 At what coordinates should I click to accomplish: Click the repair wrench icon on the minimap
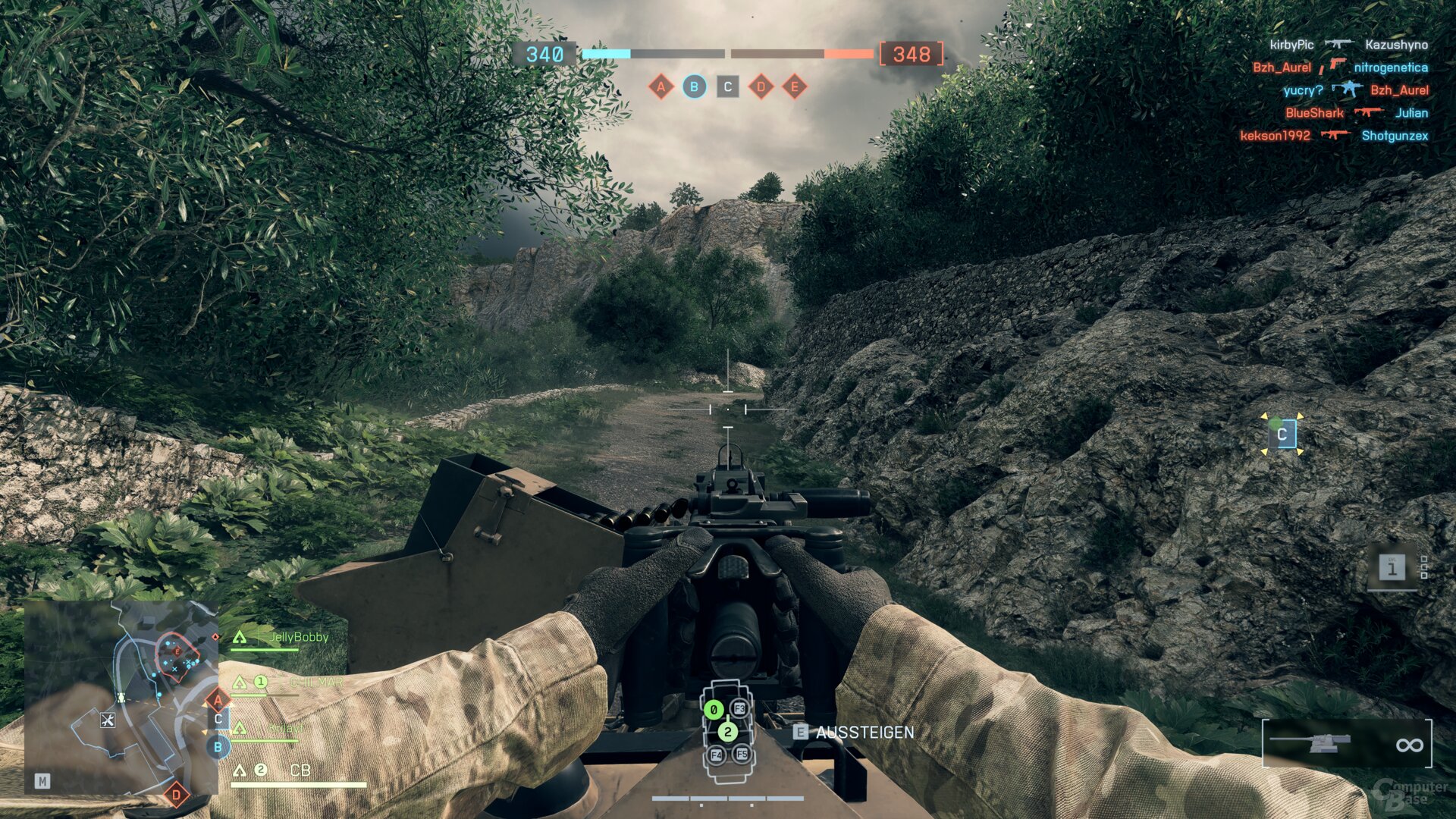(x=107, y=720)
